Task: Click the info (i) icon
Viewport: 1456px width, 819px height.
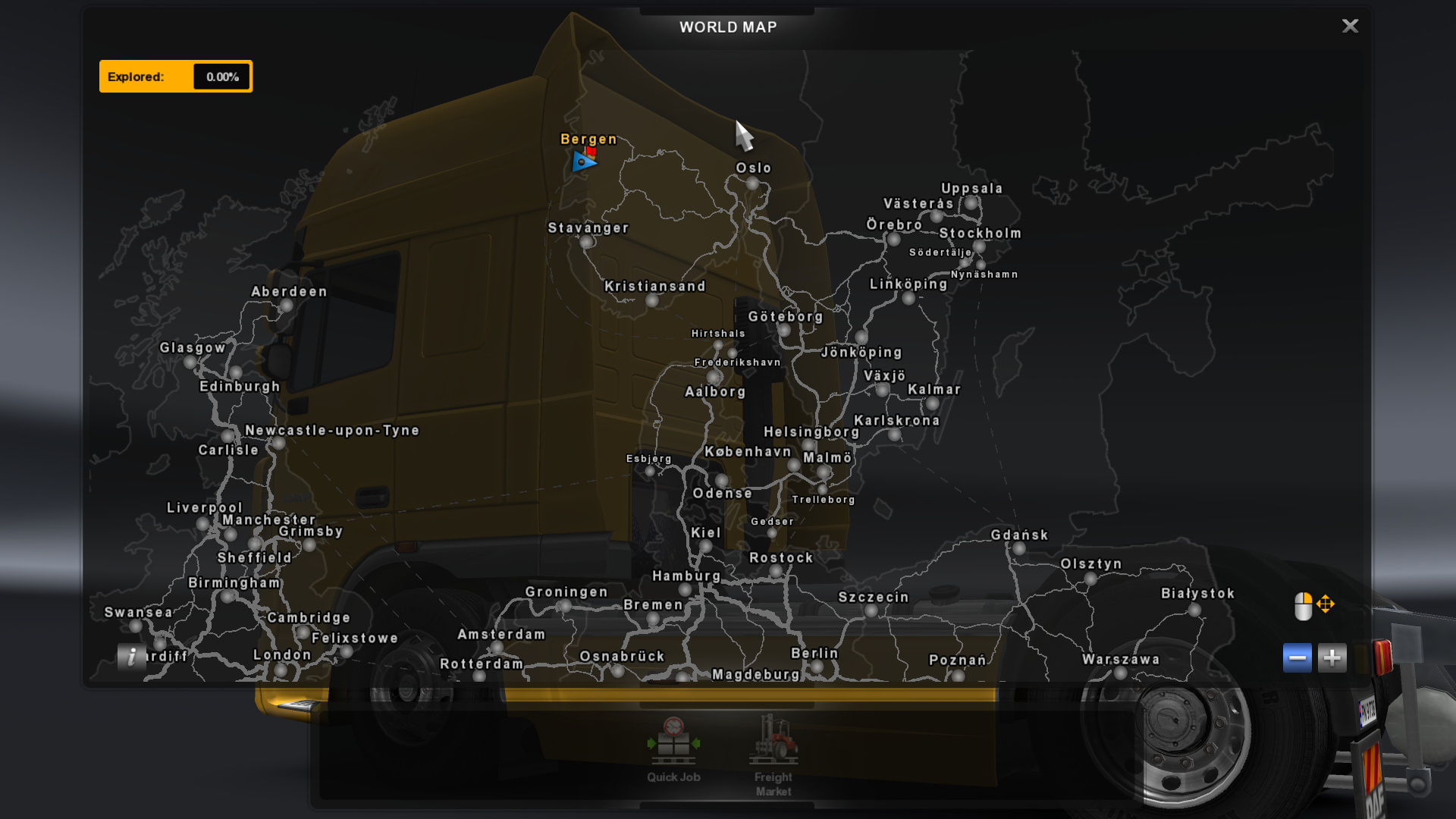Action: coord(132,657)
